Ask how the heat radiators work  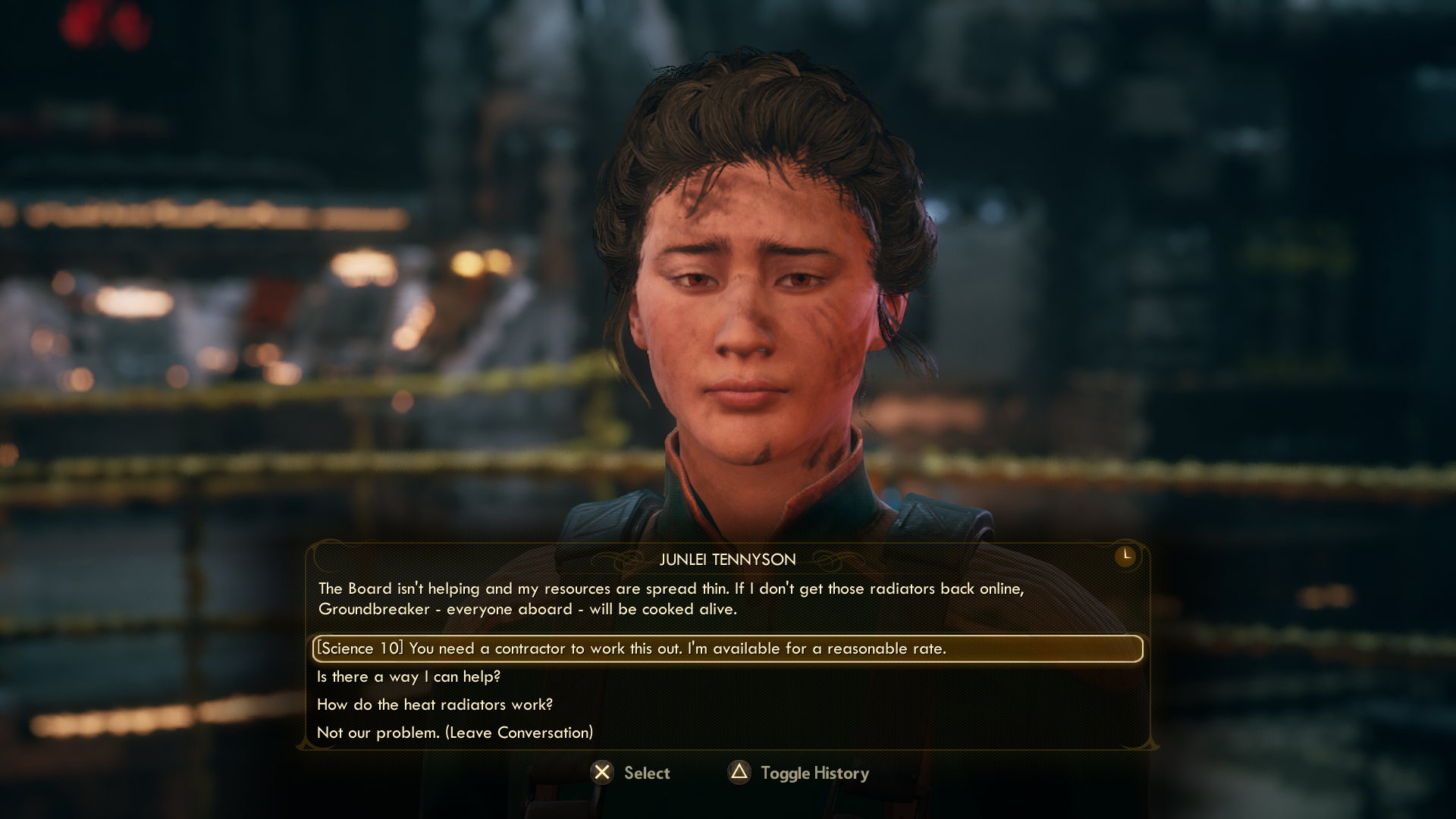(x=435, y=704)
